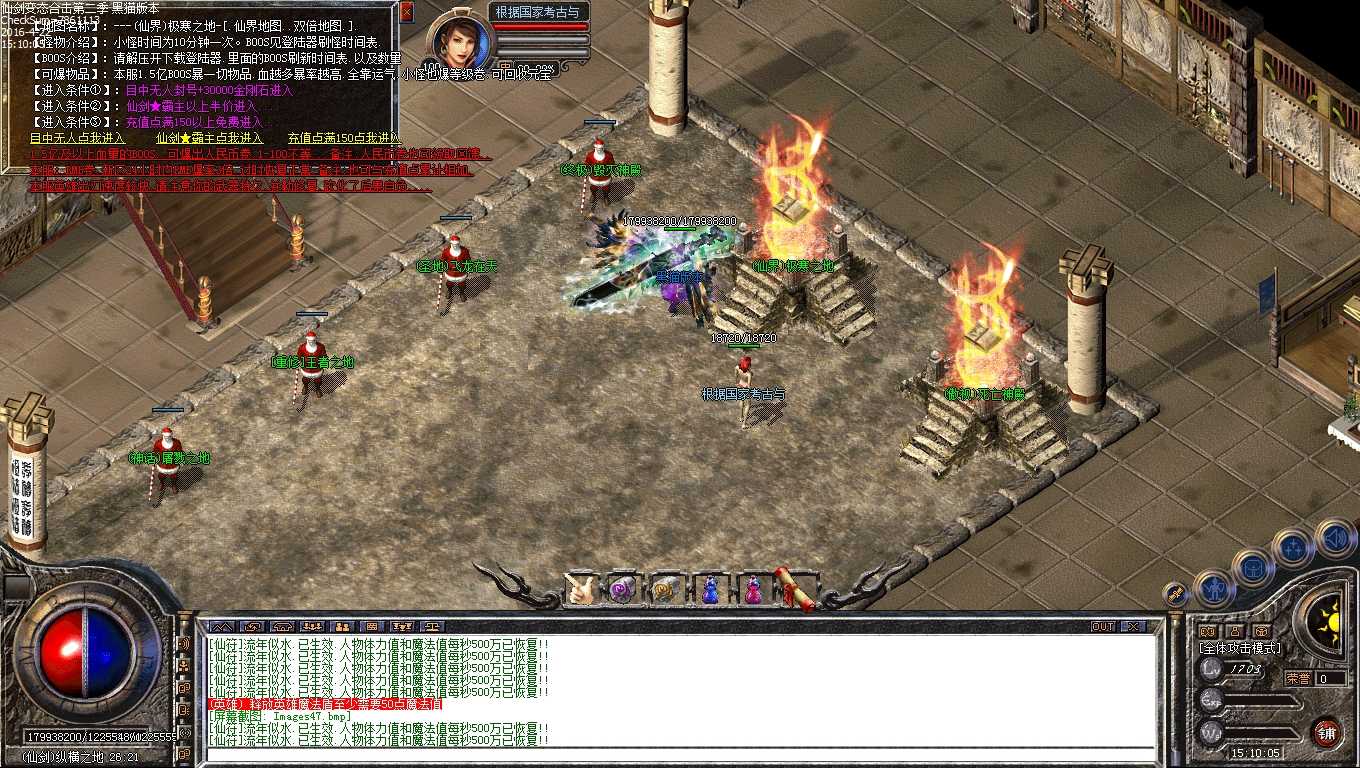Open the character stats circular icon

[1214, 589]
